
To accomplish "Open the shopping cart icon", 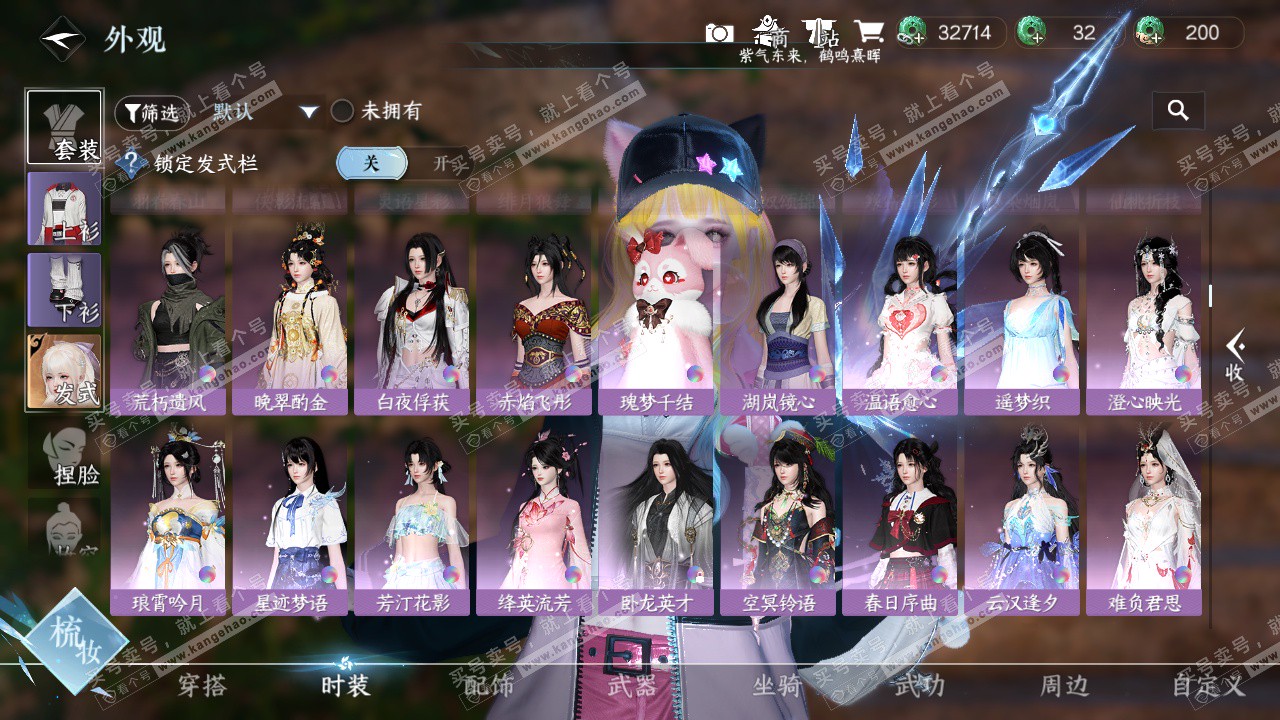I will pyautogui.click(x=867, y=33).
